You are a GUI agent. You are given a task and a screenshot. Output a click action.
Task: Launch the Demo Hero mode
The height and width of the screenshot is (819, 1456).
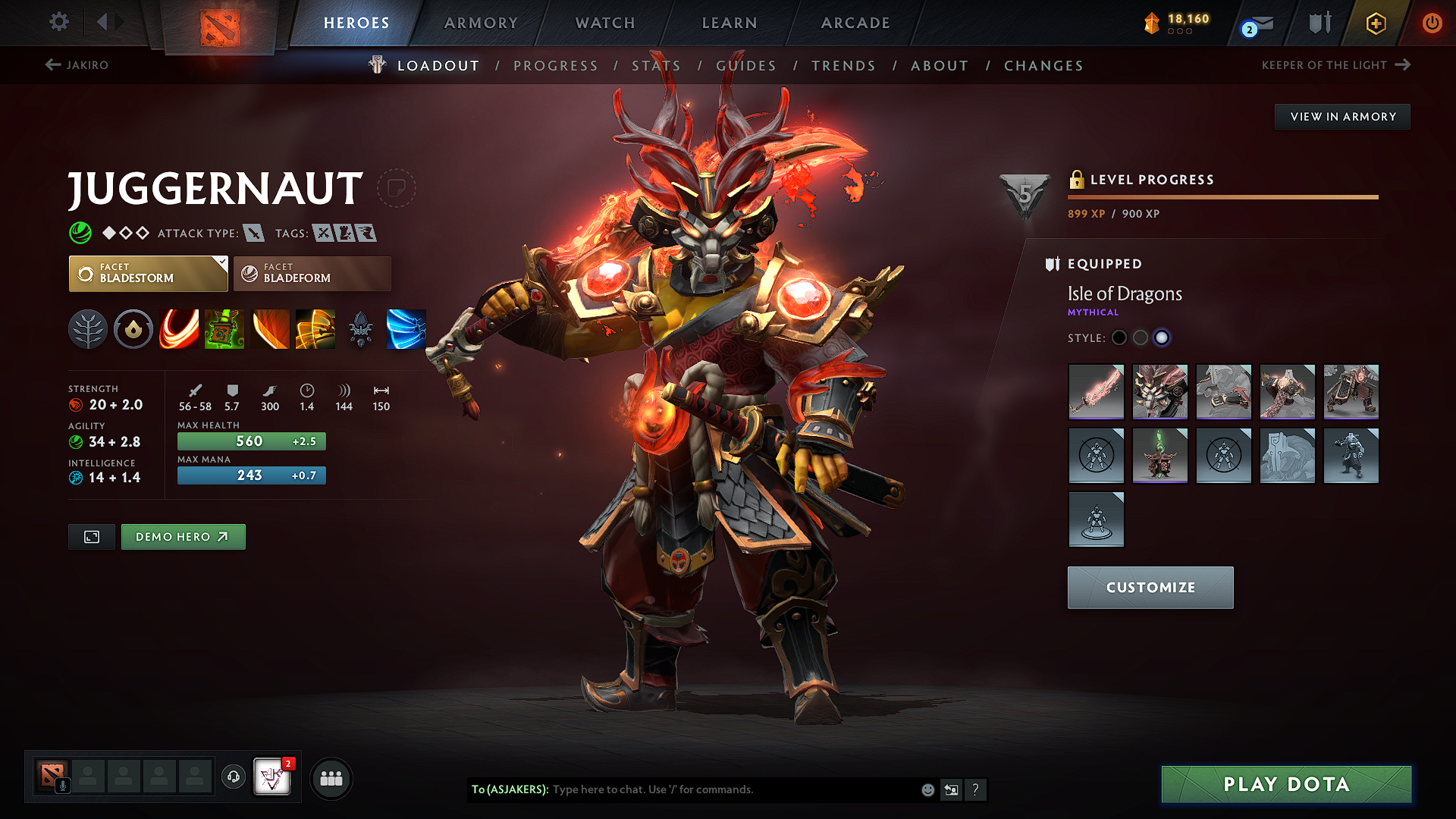(x=183, y=537)
